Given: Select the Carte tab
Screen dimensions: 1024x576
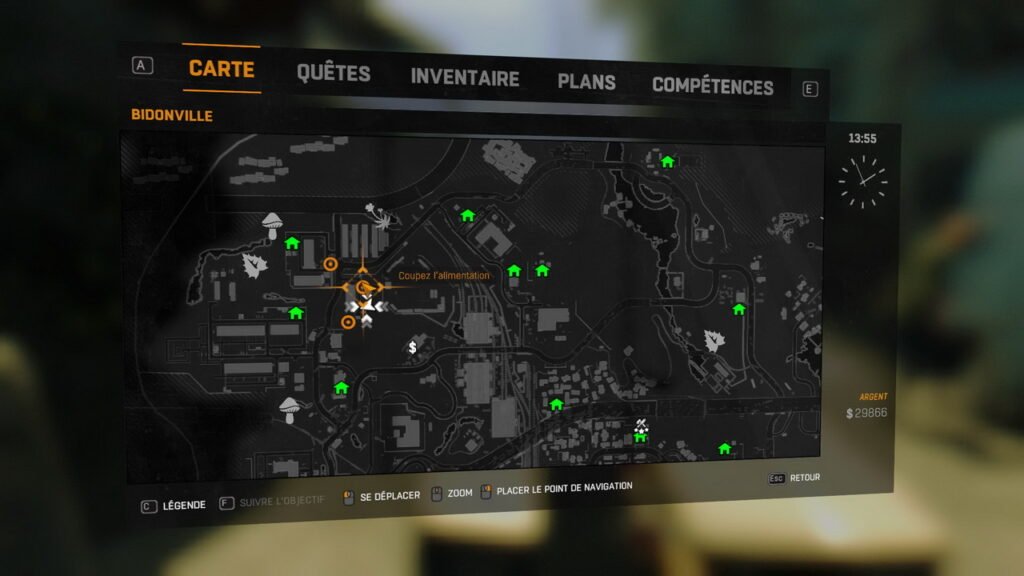Looking at the screenshot, I should click(x=221, y=69).
